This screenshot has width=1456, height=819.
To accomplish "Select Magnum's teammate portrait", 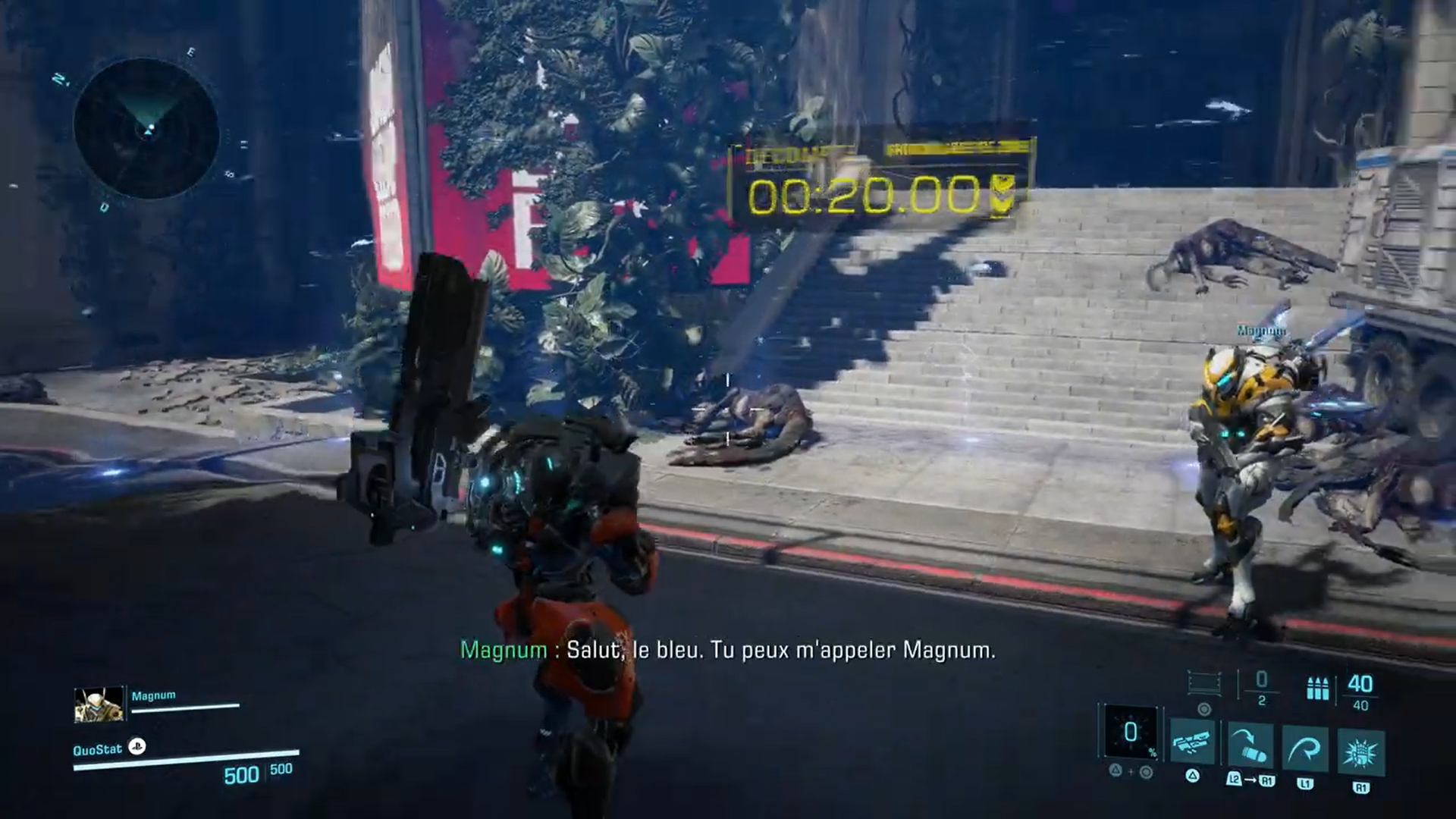I will click(x=99, y=704).
